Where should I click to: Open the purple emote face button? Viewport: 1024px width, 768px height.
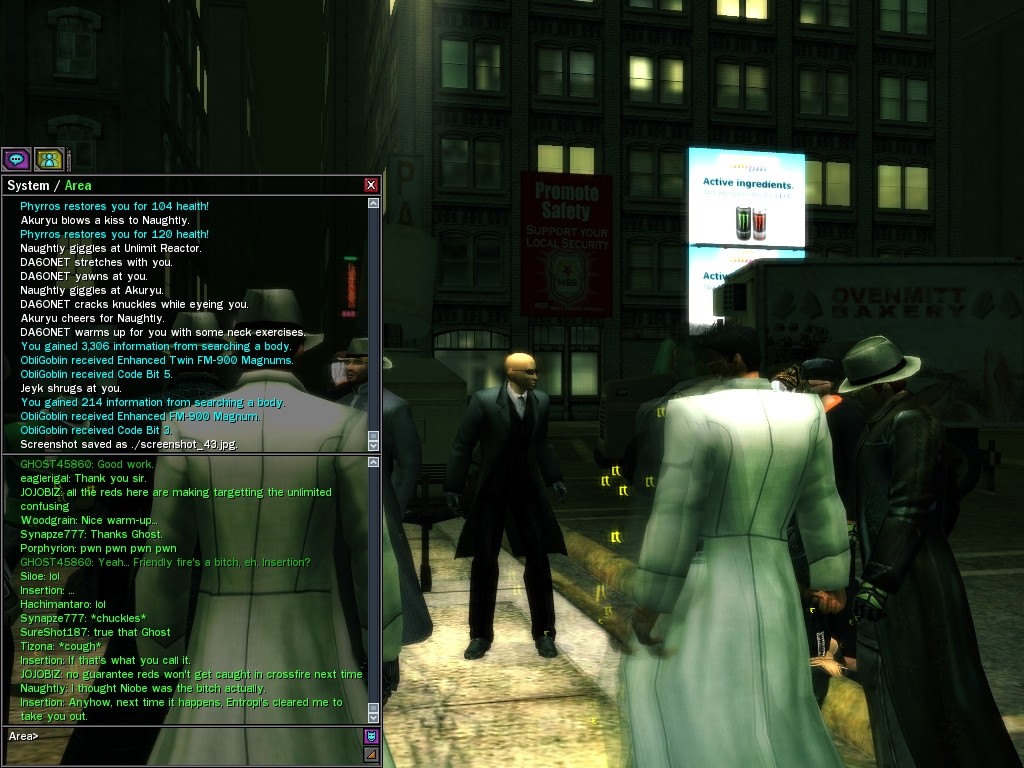click(x=372, y=736)
